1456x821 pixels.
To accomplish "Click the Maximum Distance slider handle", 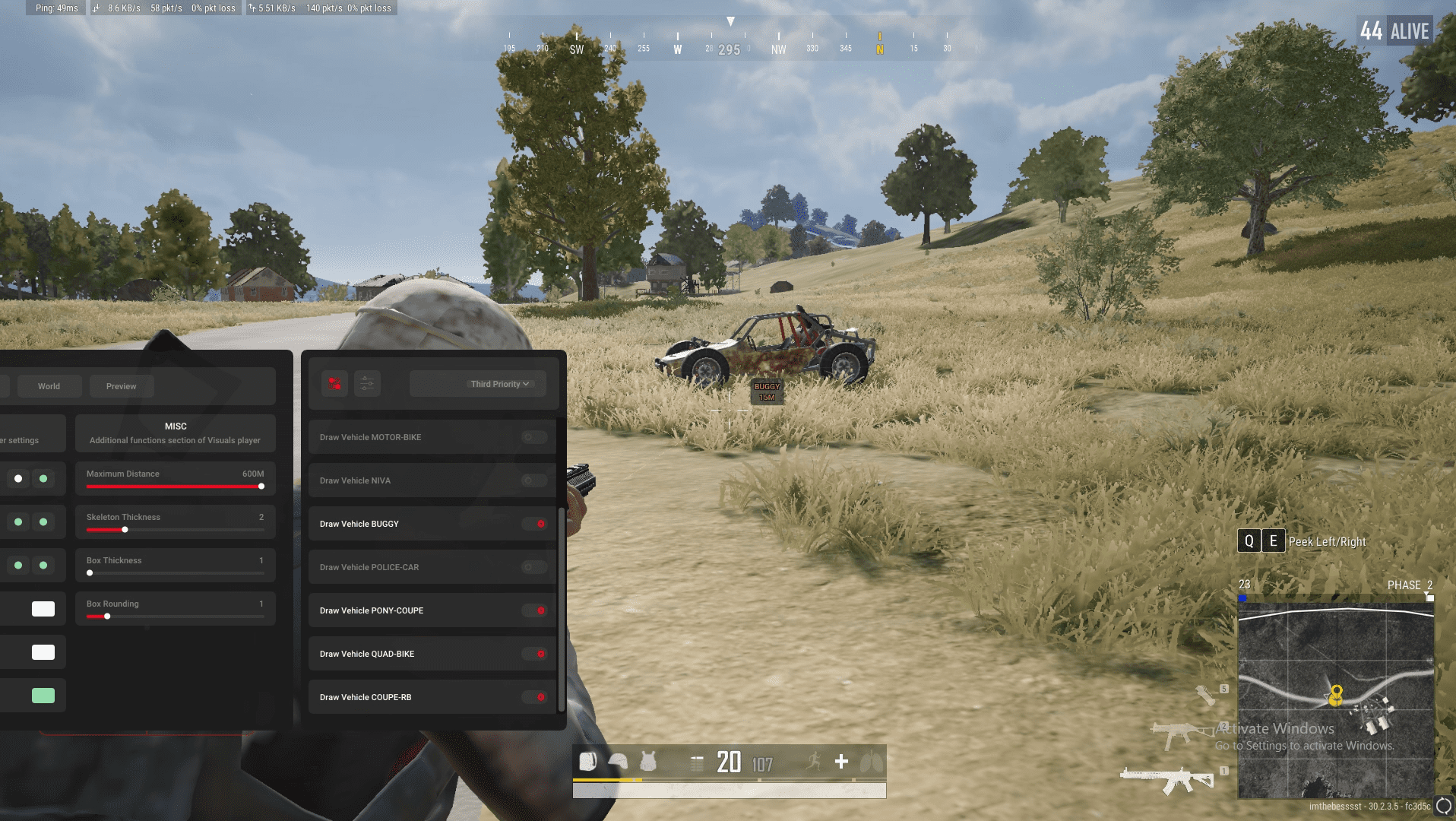I will coord(261,486).
